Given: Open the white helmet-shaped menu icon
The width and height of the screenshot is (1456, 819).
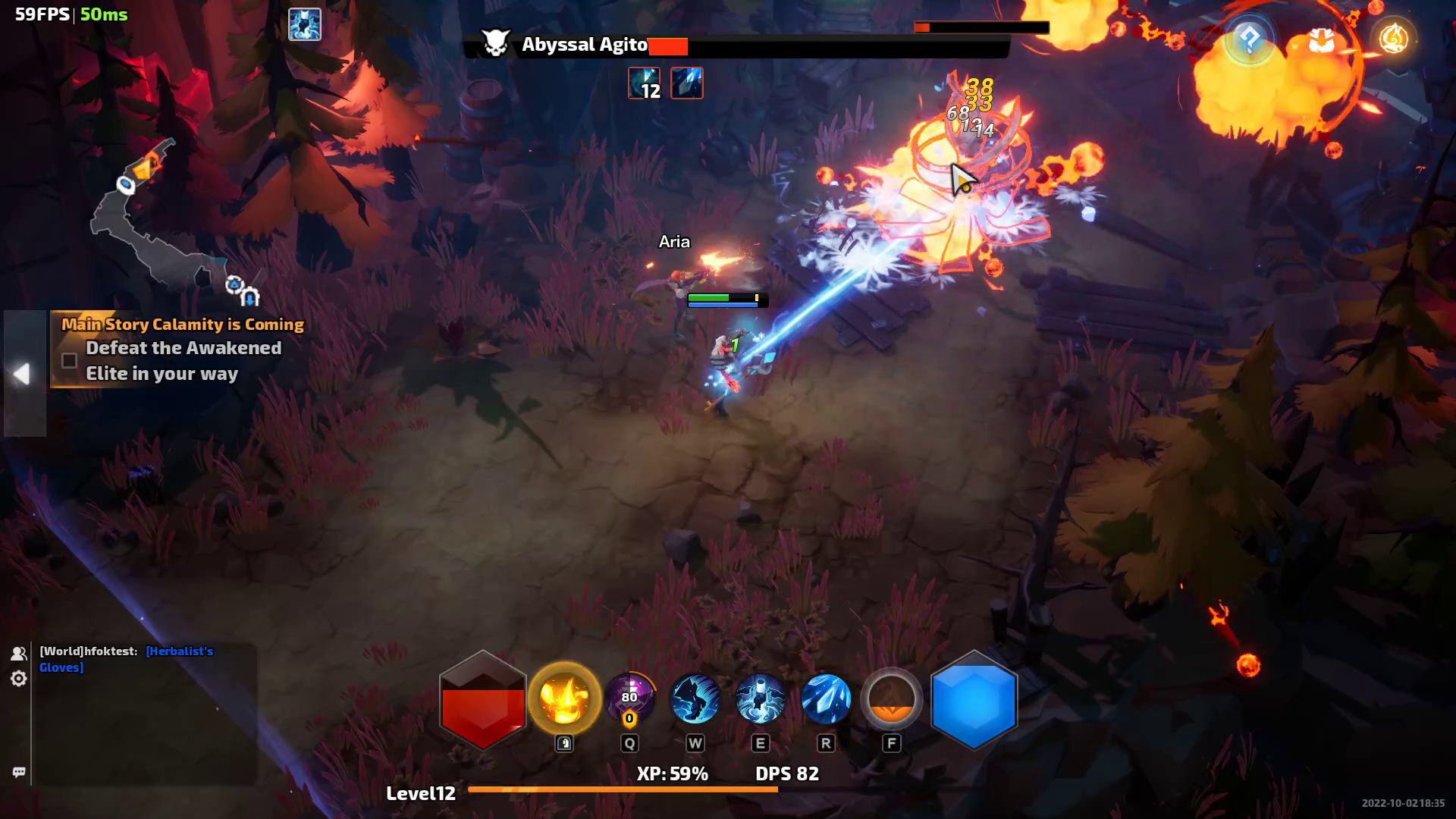Looking at the screenshot, I should pyautogui.click(x=1322, y=41).
